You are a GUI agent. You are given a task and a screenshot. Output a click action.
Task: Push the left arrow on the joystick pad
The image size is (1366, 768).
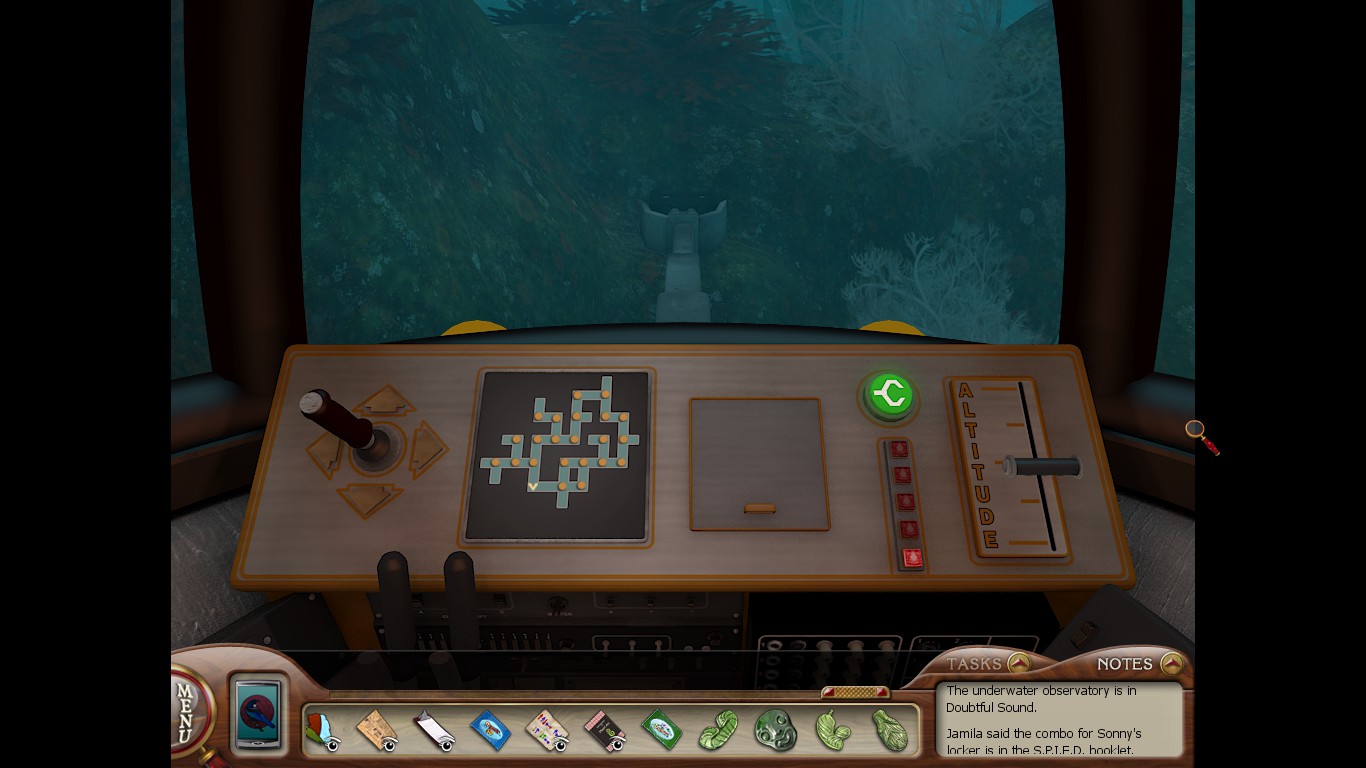tap(324, 456)
